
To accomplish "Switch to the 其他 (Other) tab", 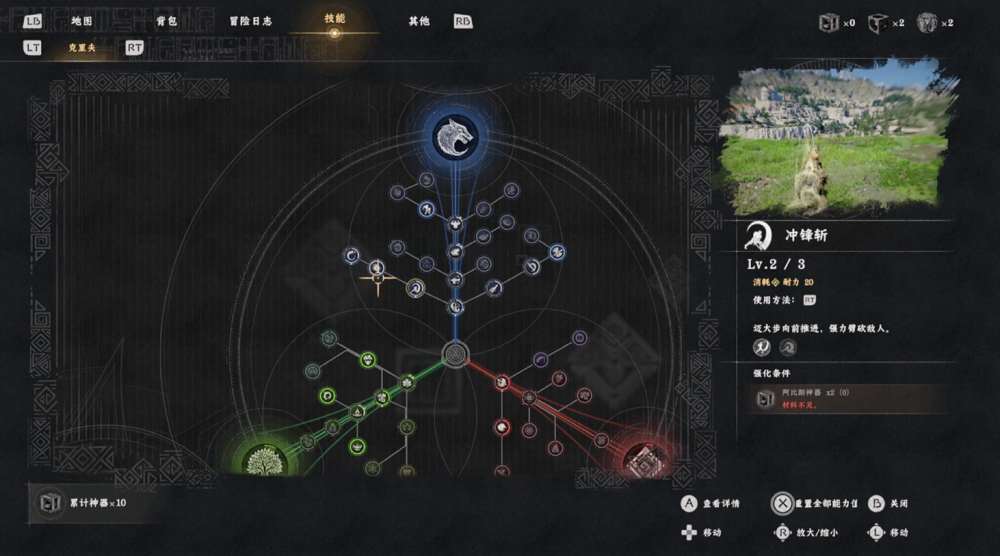I will coord(419,20).
